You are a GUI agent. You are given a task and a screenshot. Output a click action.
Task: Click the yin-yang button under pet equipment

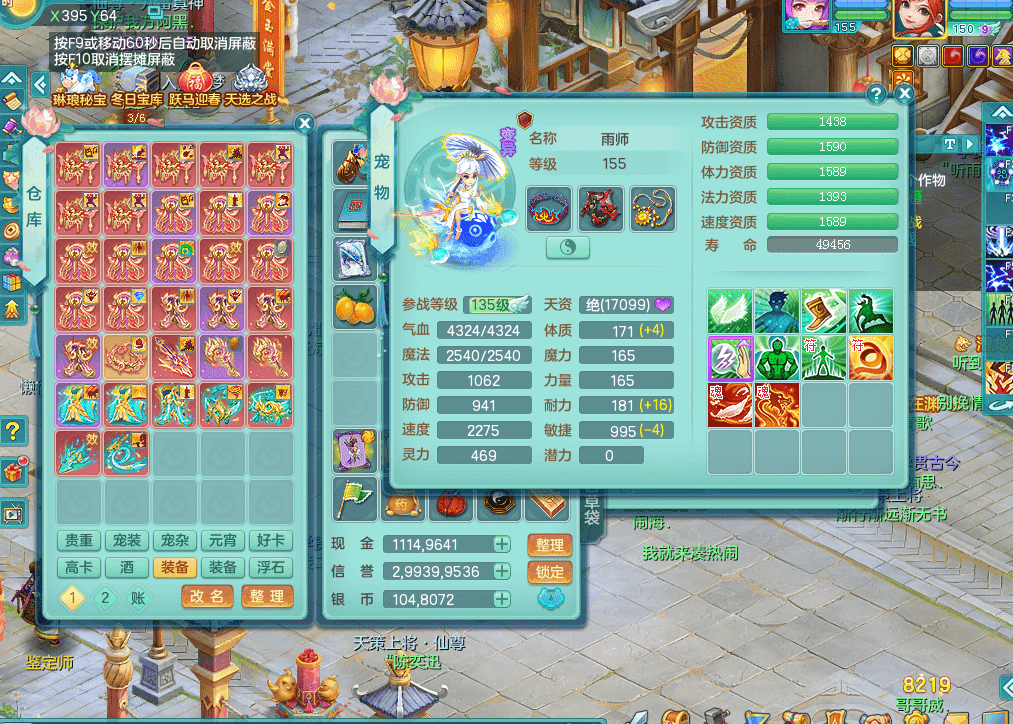click(567, 248)
